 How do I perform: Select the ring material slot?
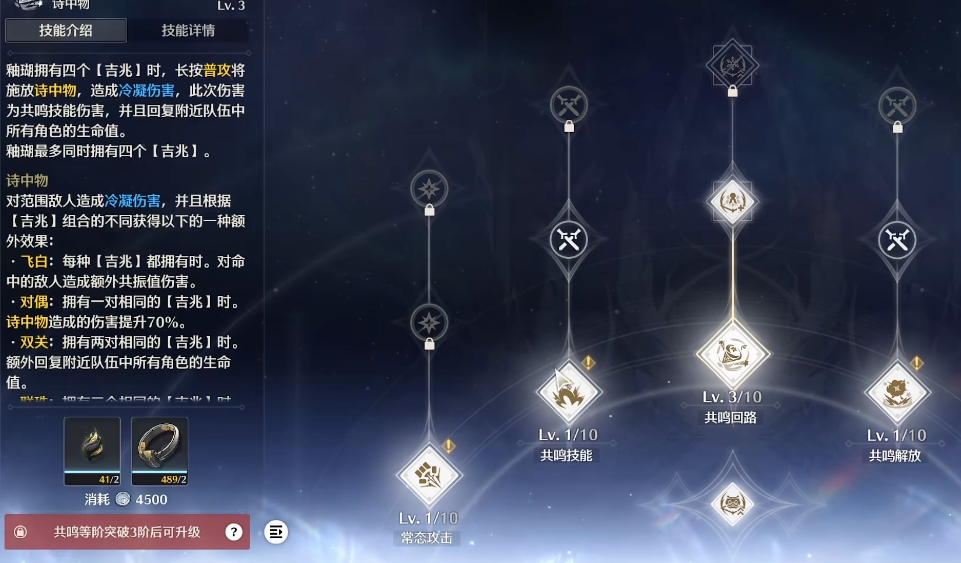pos(160,451)
